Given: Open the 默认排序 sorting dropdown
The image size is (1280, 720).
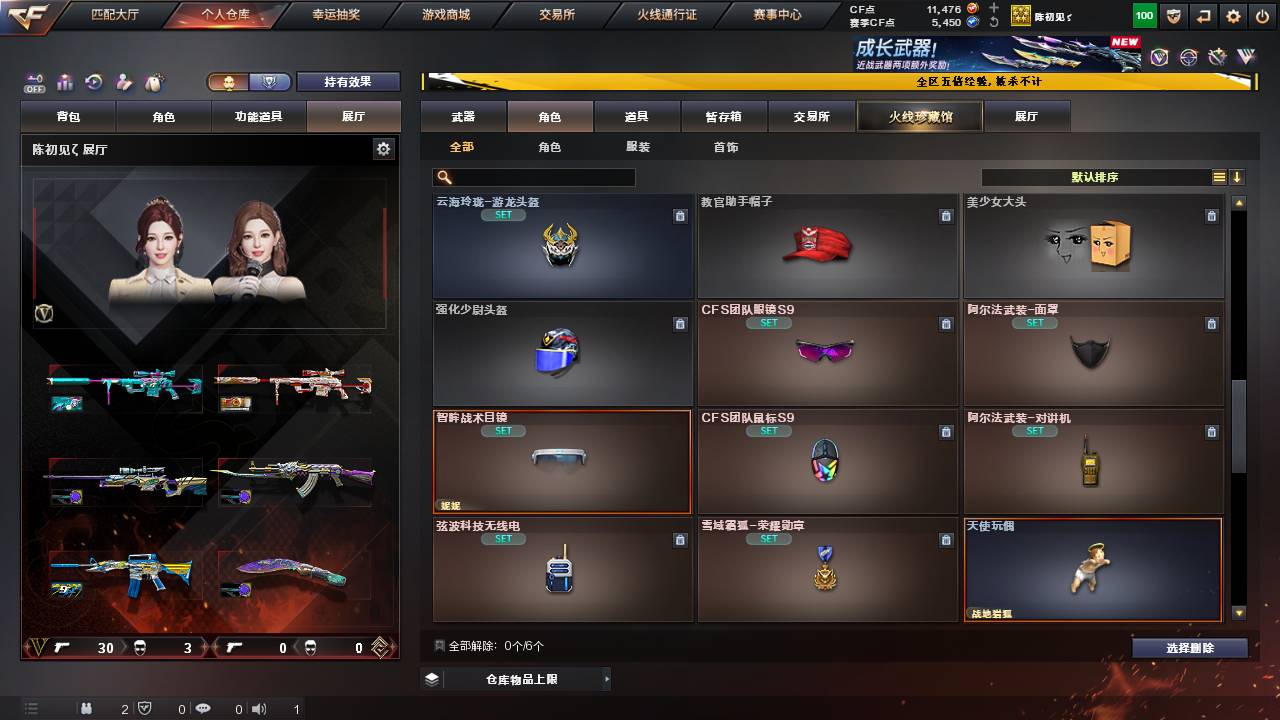Looking at the screenshot, I should 1095,176.
